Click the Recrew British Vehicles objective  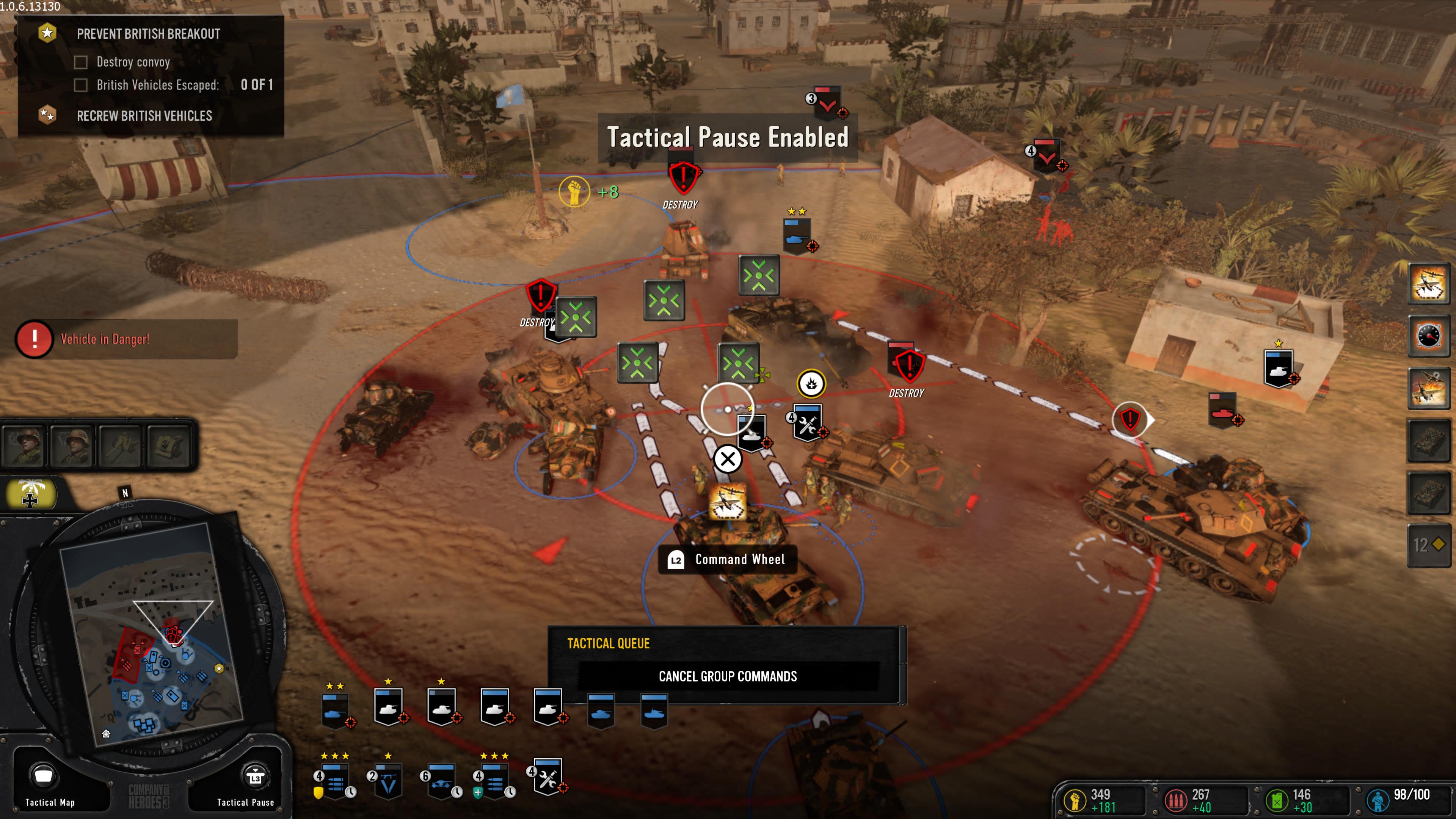[144, 116]
